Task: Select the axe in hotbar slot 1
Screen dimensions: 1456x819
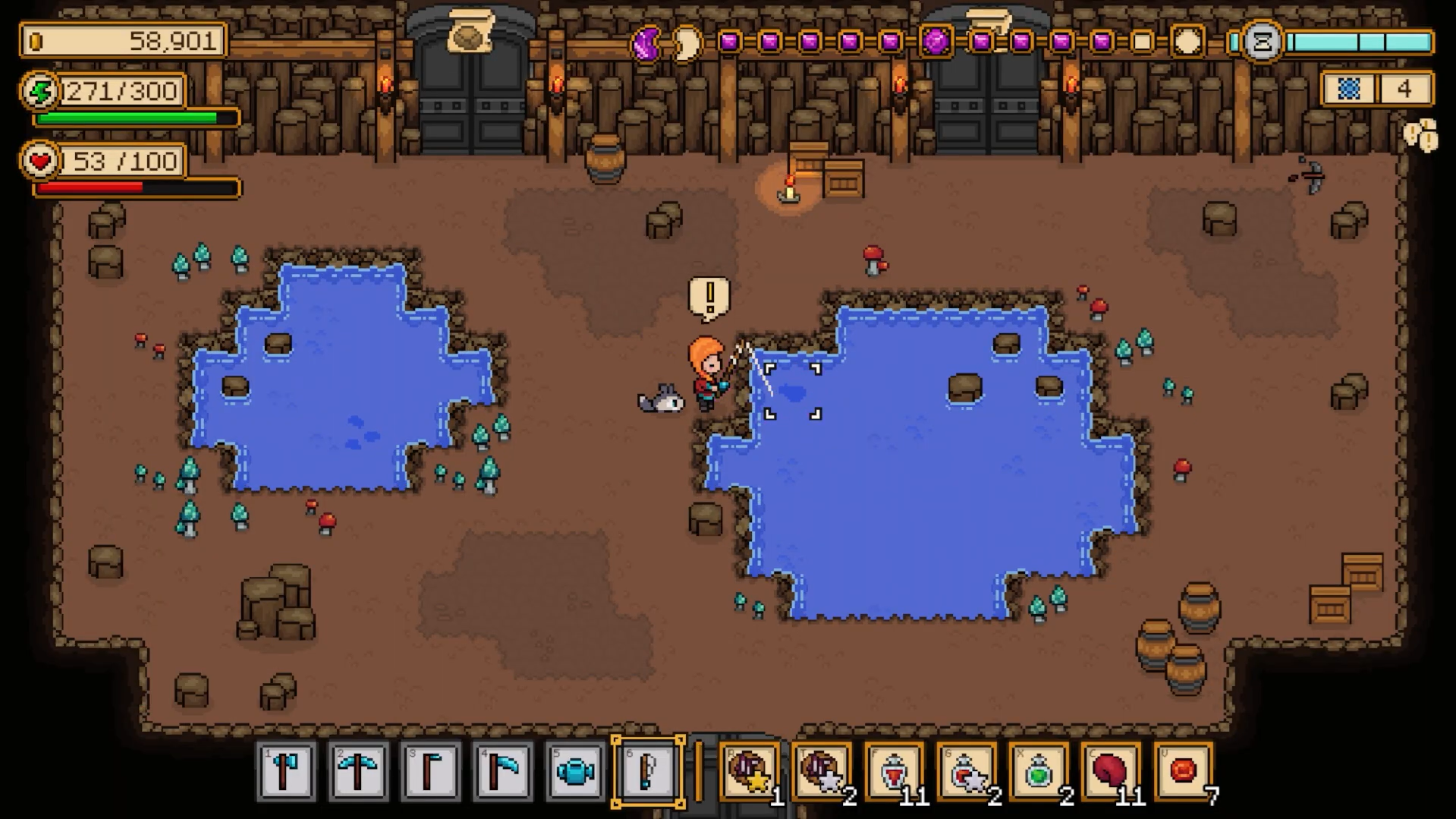Action: click(286, 771)
